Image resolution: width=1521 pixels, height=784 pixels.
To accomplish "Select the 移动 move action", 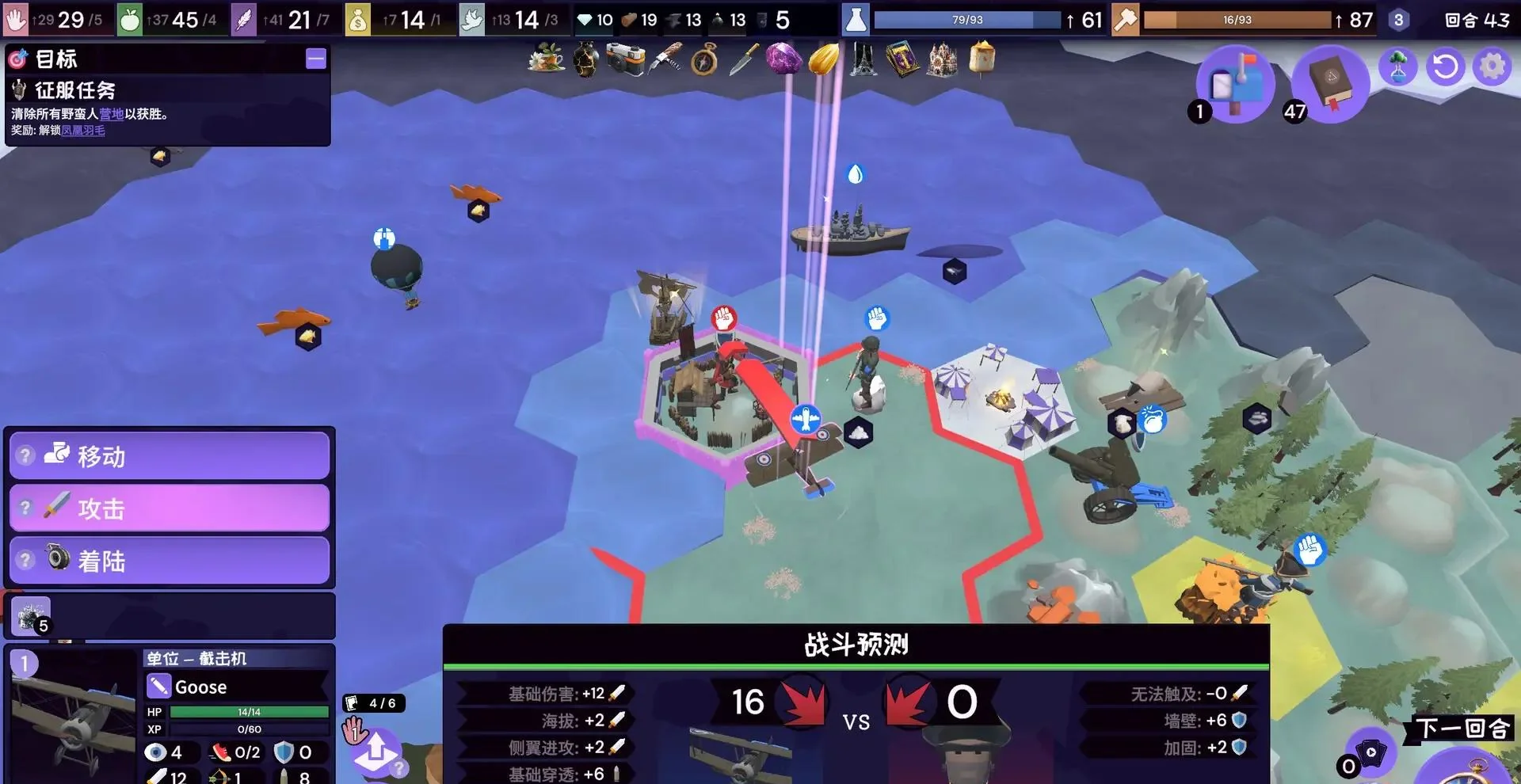I will click(169, 456).
